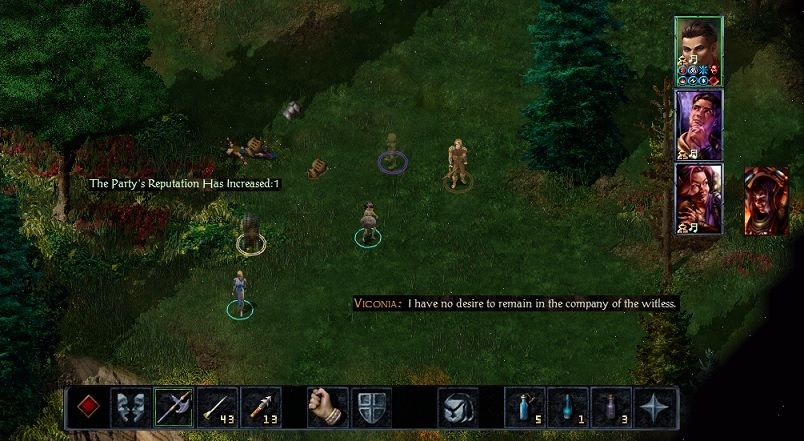Click the red diamond button on the action bar
This screenshot has height=441, width=804.
86,408
